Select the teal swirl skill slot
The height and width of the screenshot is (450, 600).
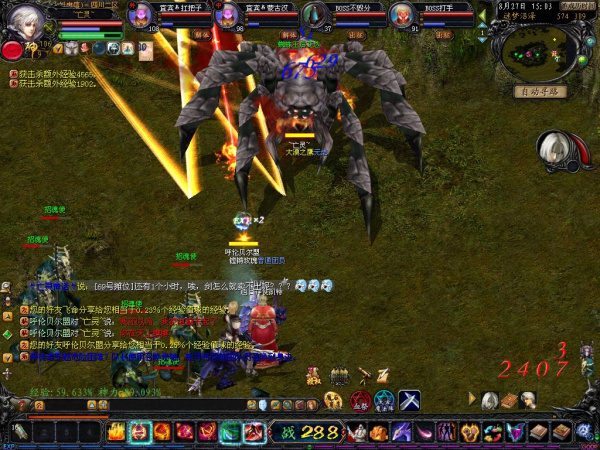(x=231, y=432)
